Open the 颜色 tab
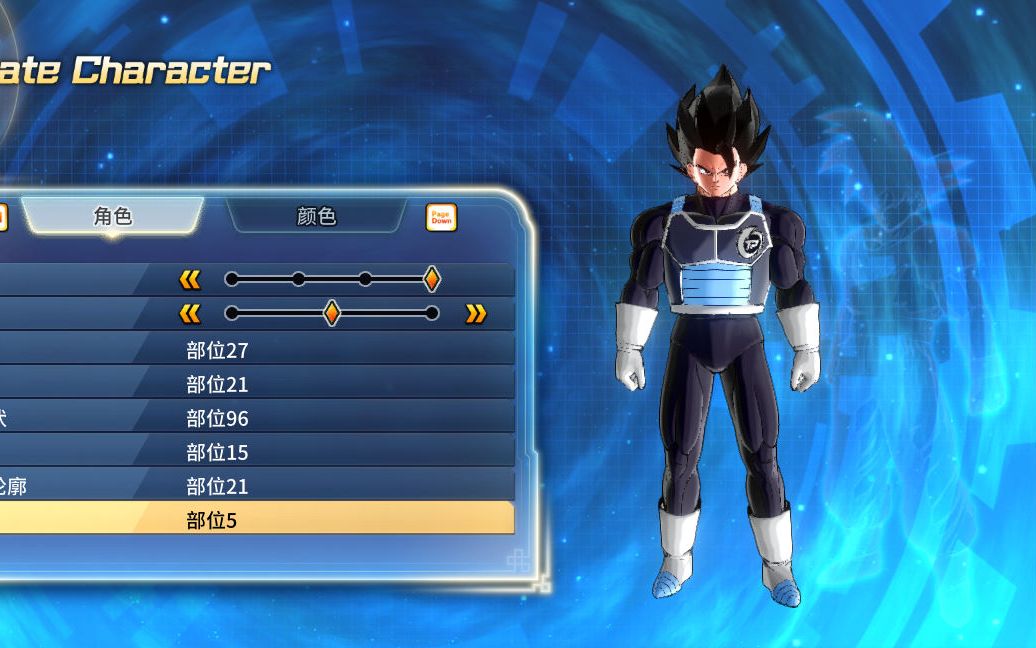Screen dimensions: 1036x648 (x=316, y=216)
